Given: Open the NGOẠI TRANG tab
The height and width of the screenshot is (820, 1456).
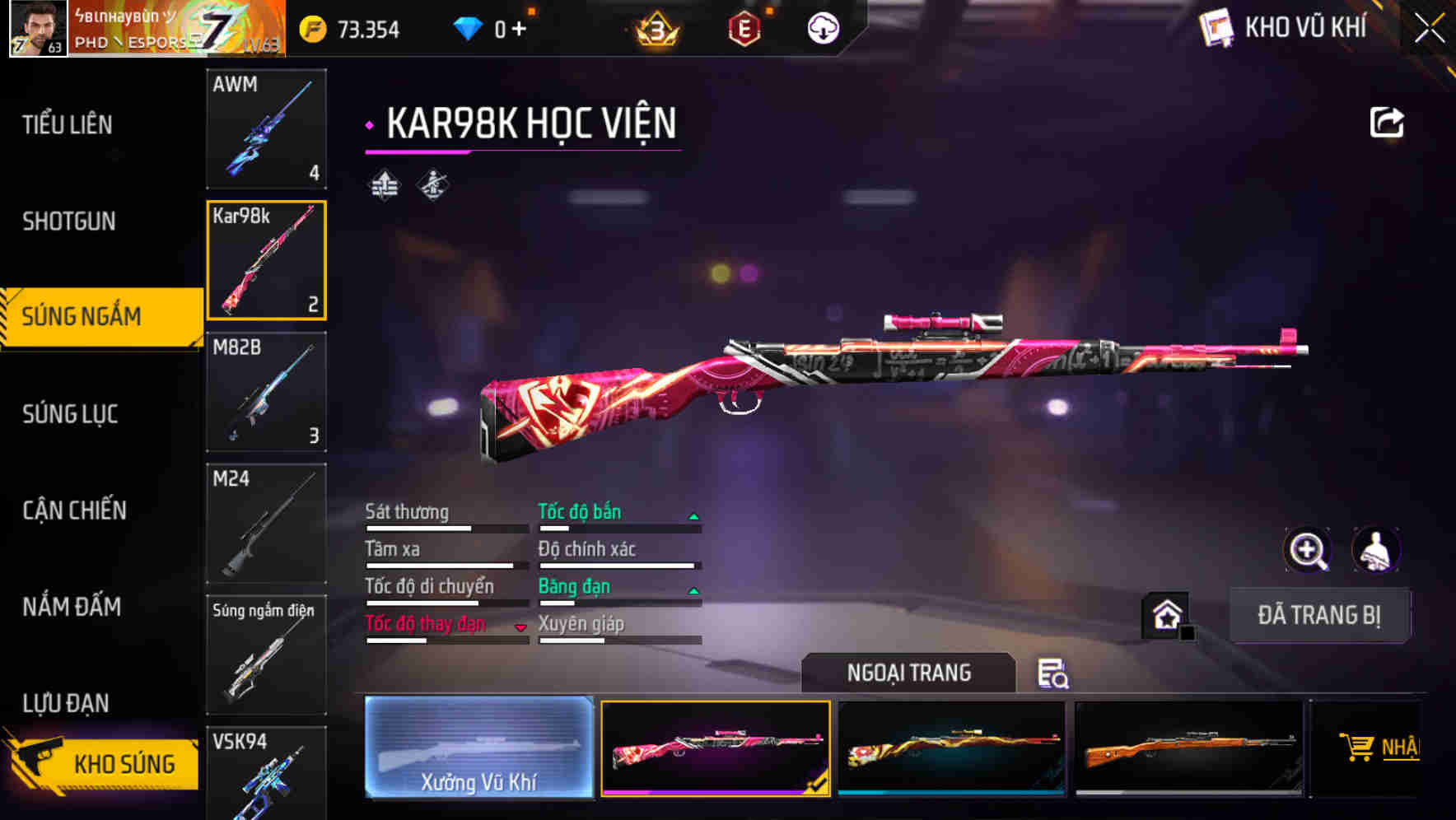Looking at the screenshot, I should (908, 673).
